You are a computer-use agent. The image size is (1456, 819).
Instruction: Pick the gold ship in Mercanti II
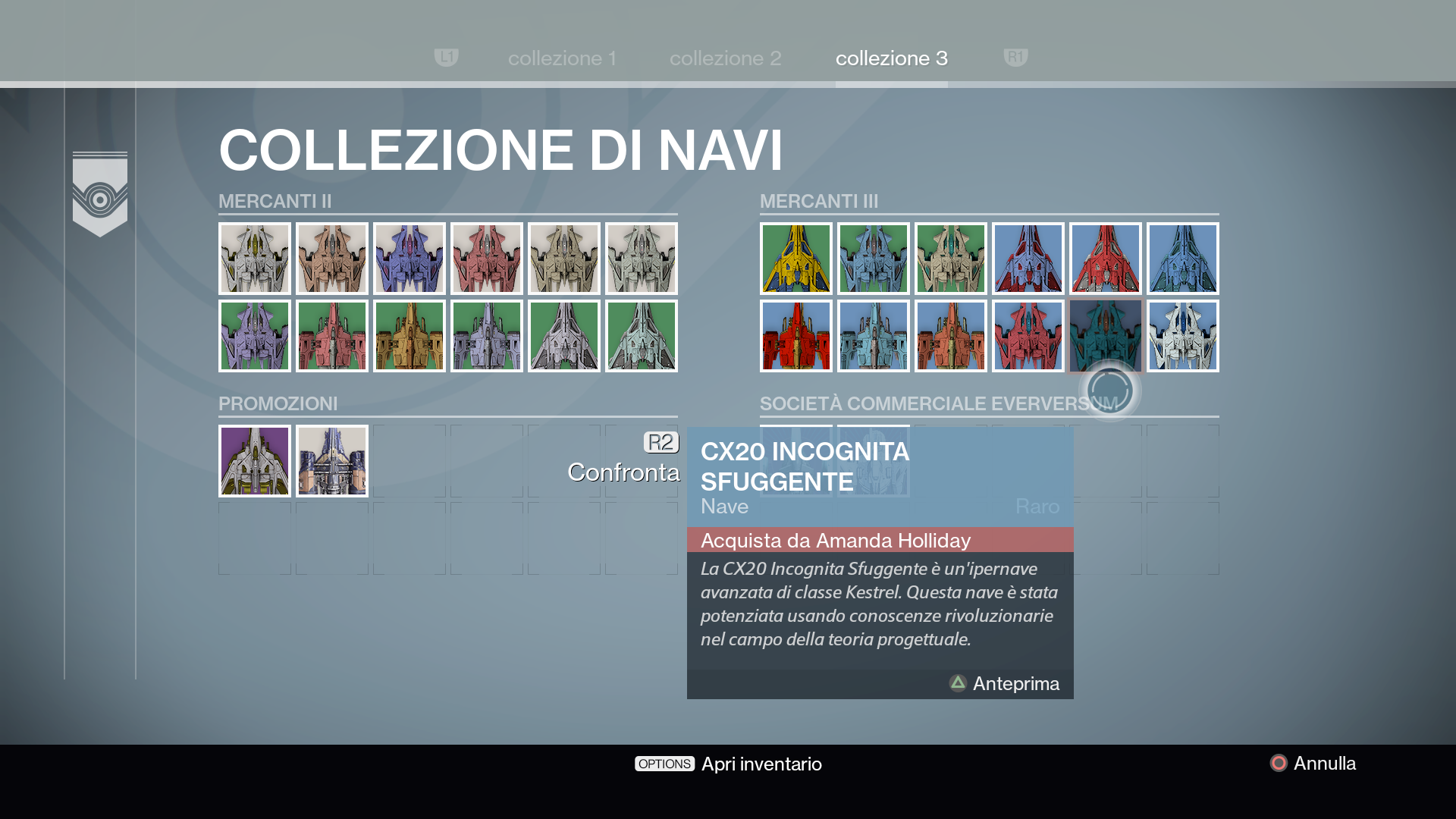pos(409,336)
